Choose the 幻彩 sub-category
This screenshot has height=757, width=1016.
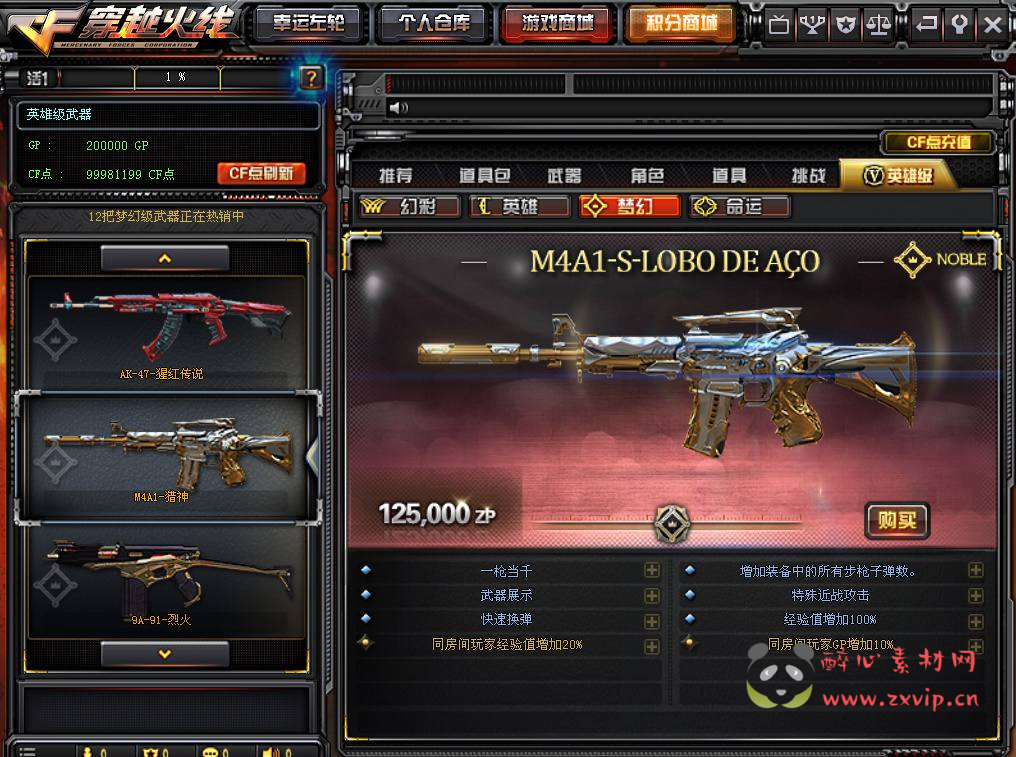(411, 206)
